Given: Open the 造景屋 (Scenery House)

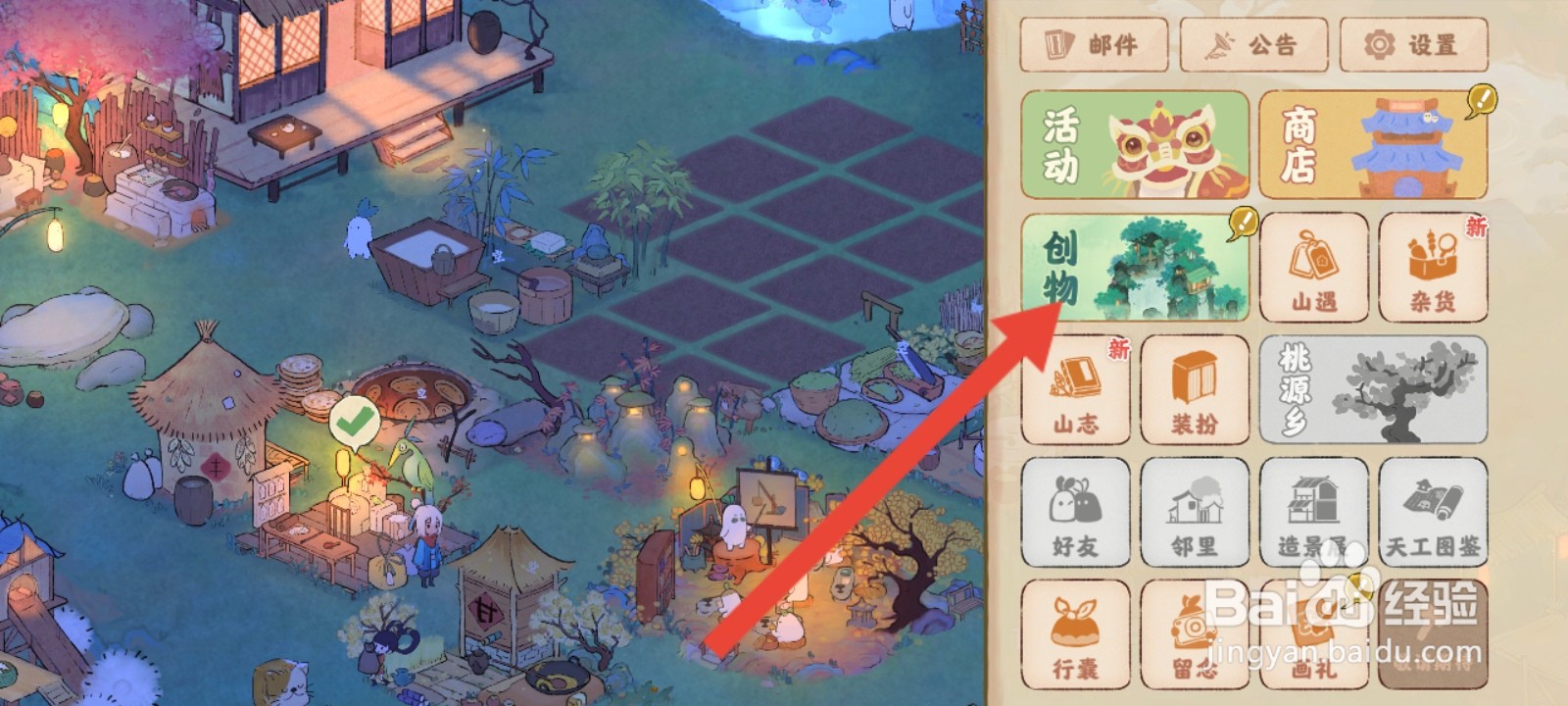Looking at the screenshot, I should click(1316, 512).
